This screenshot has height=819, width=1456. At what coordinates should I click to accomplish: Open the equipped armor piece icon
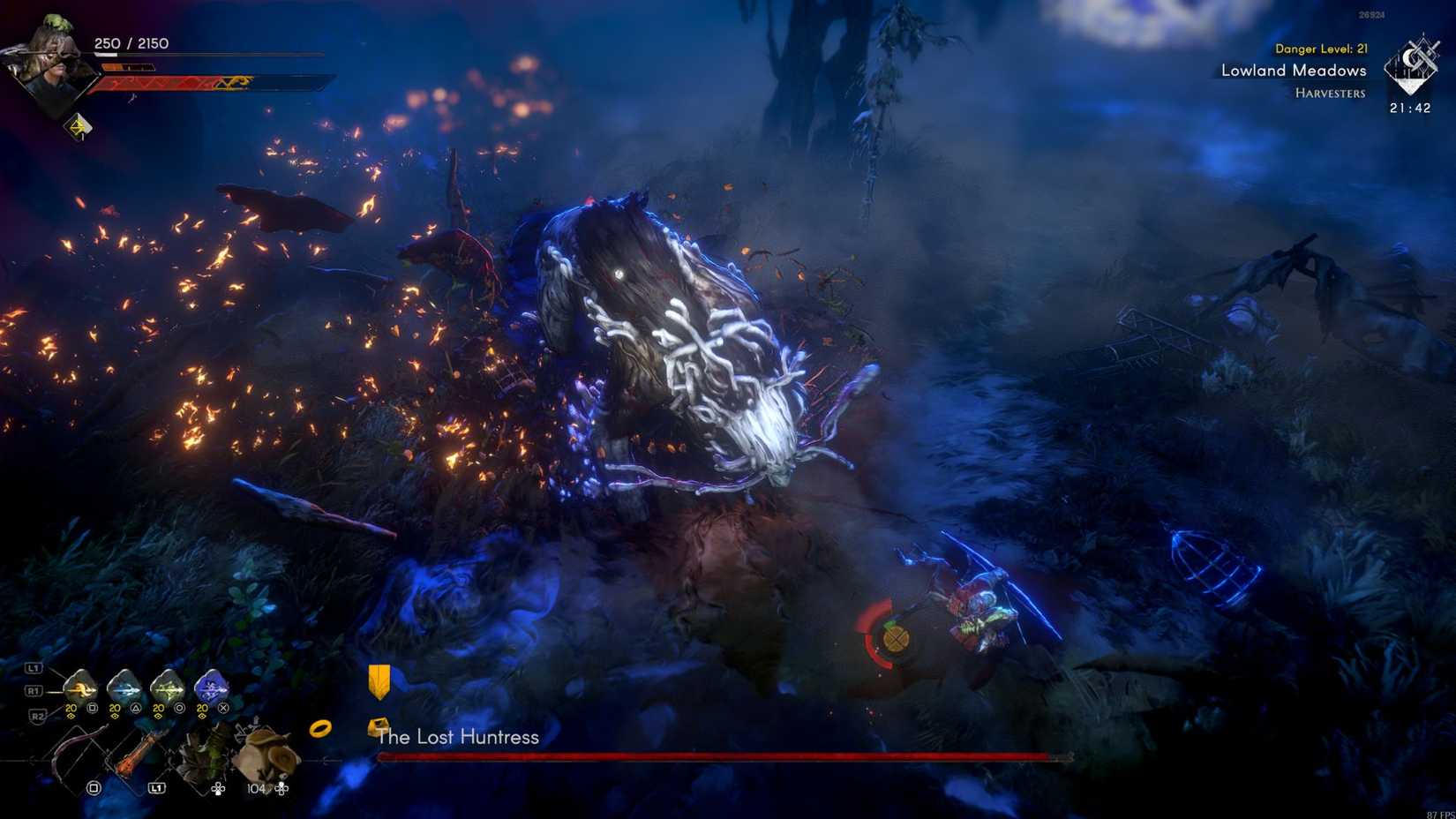pyautogui.click(x=204, y=750)
